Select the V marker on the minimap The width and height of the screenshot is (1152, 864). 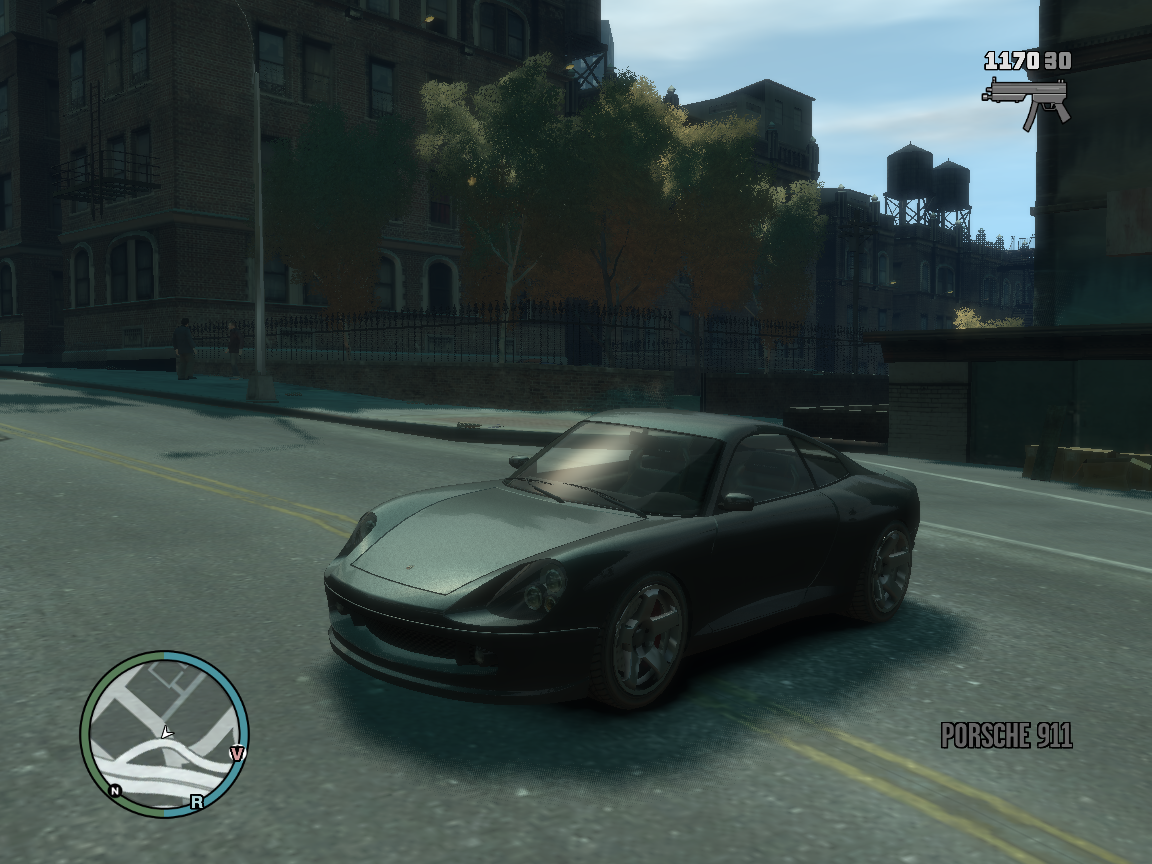tap(237, 753)
